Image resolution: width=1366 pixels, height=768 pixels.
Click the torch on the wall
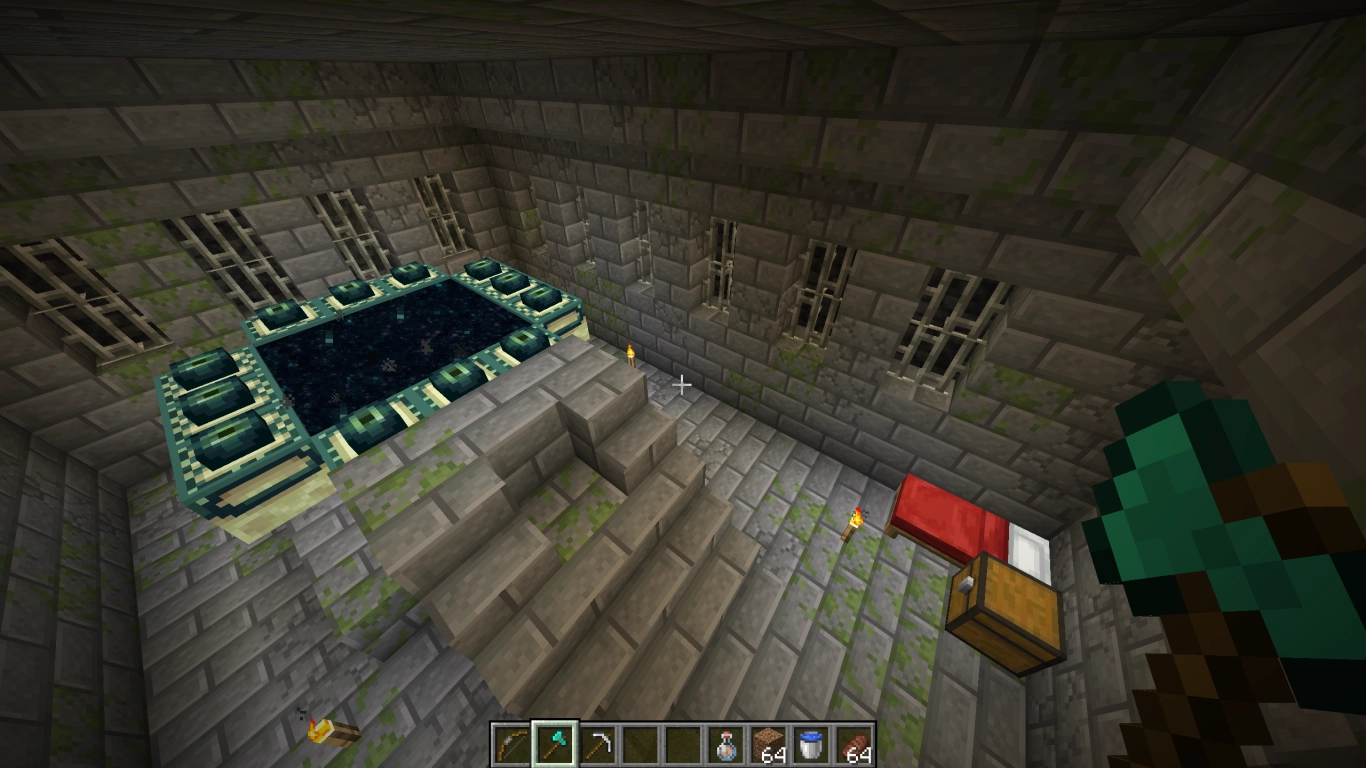pos(630,355)
